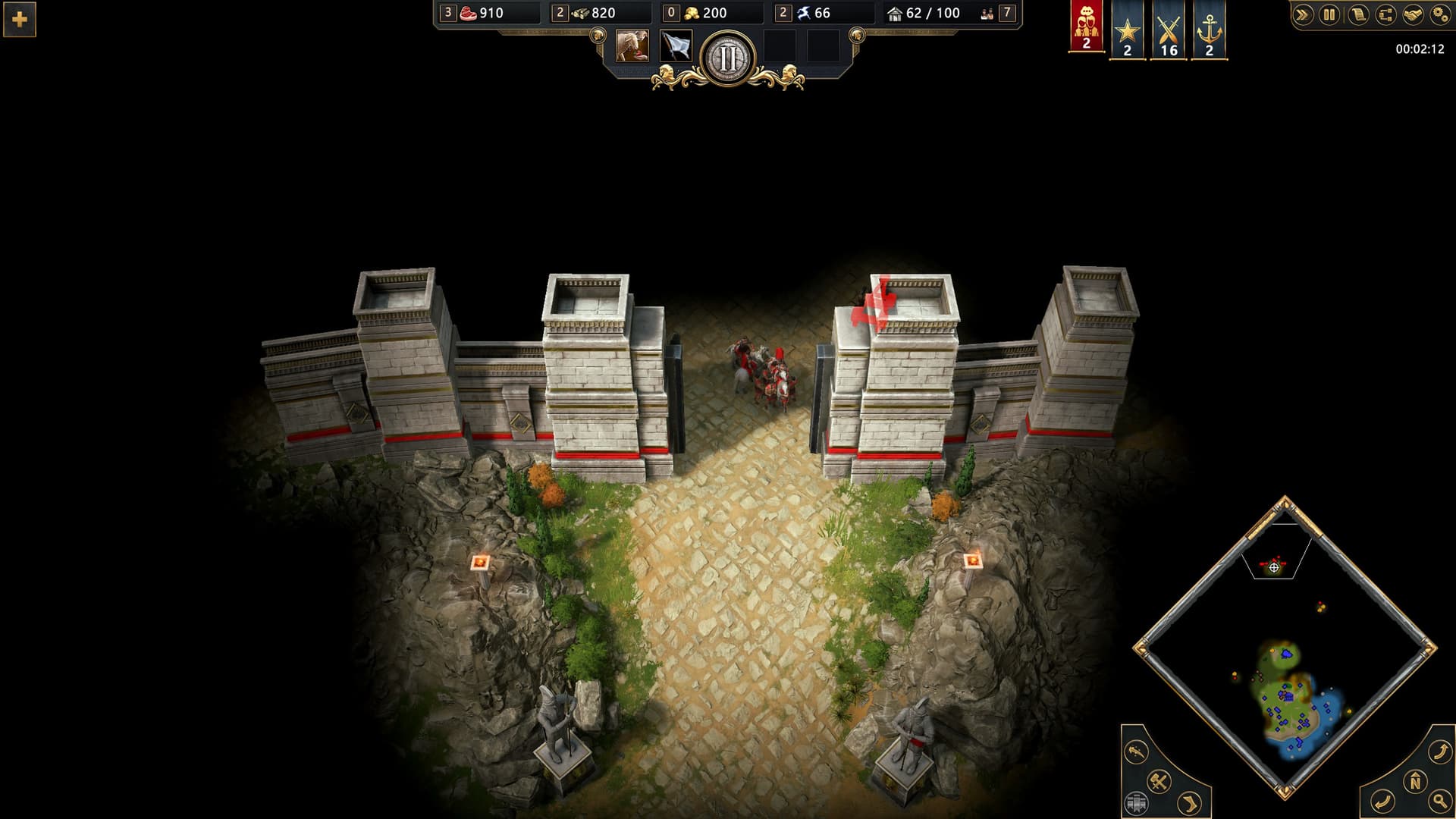Click the grey banners button beside the minimap

1136,803
